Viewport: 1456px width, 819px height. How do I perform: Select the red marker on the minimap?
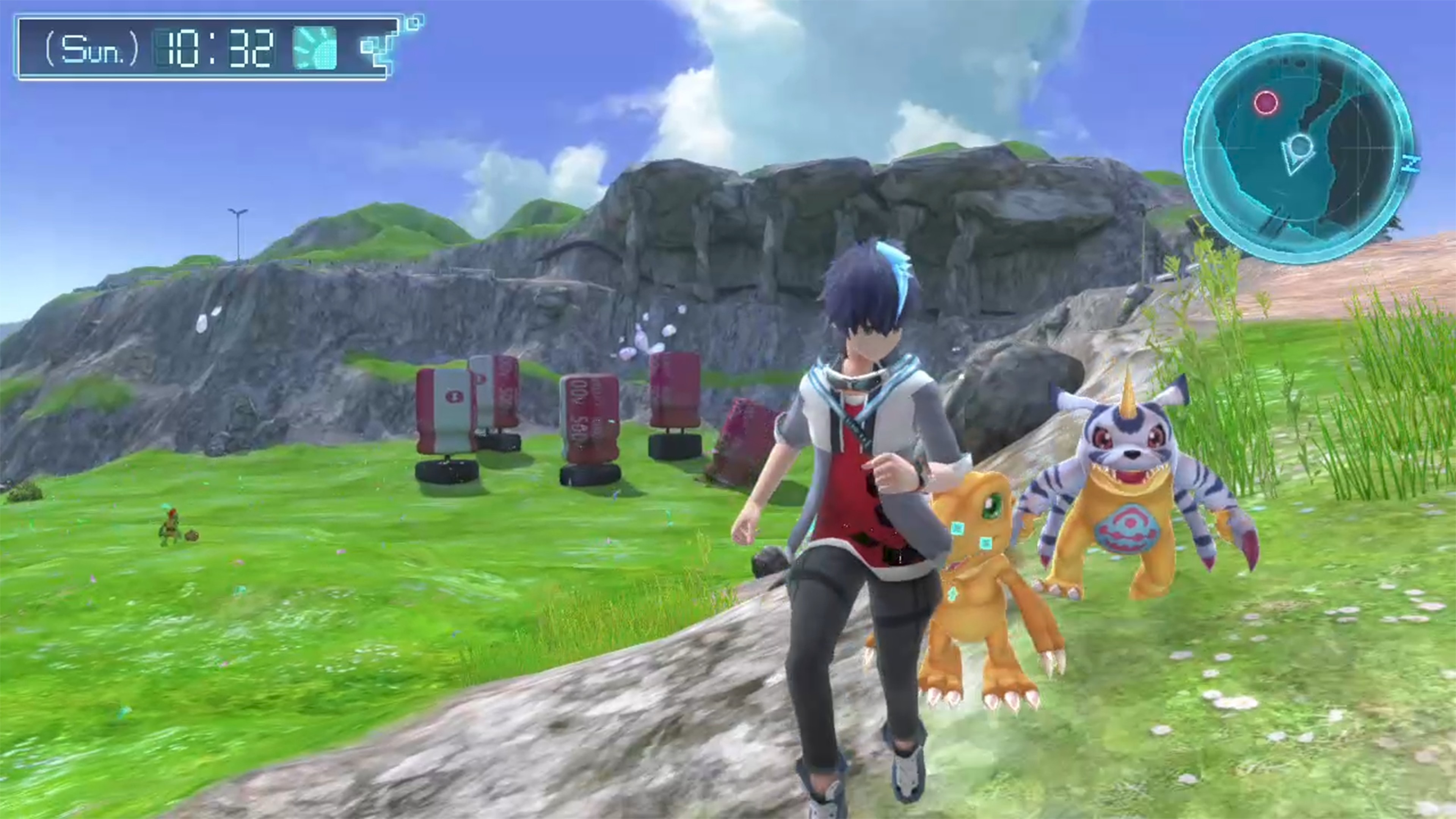click(1266, 103)
